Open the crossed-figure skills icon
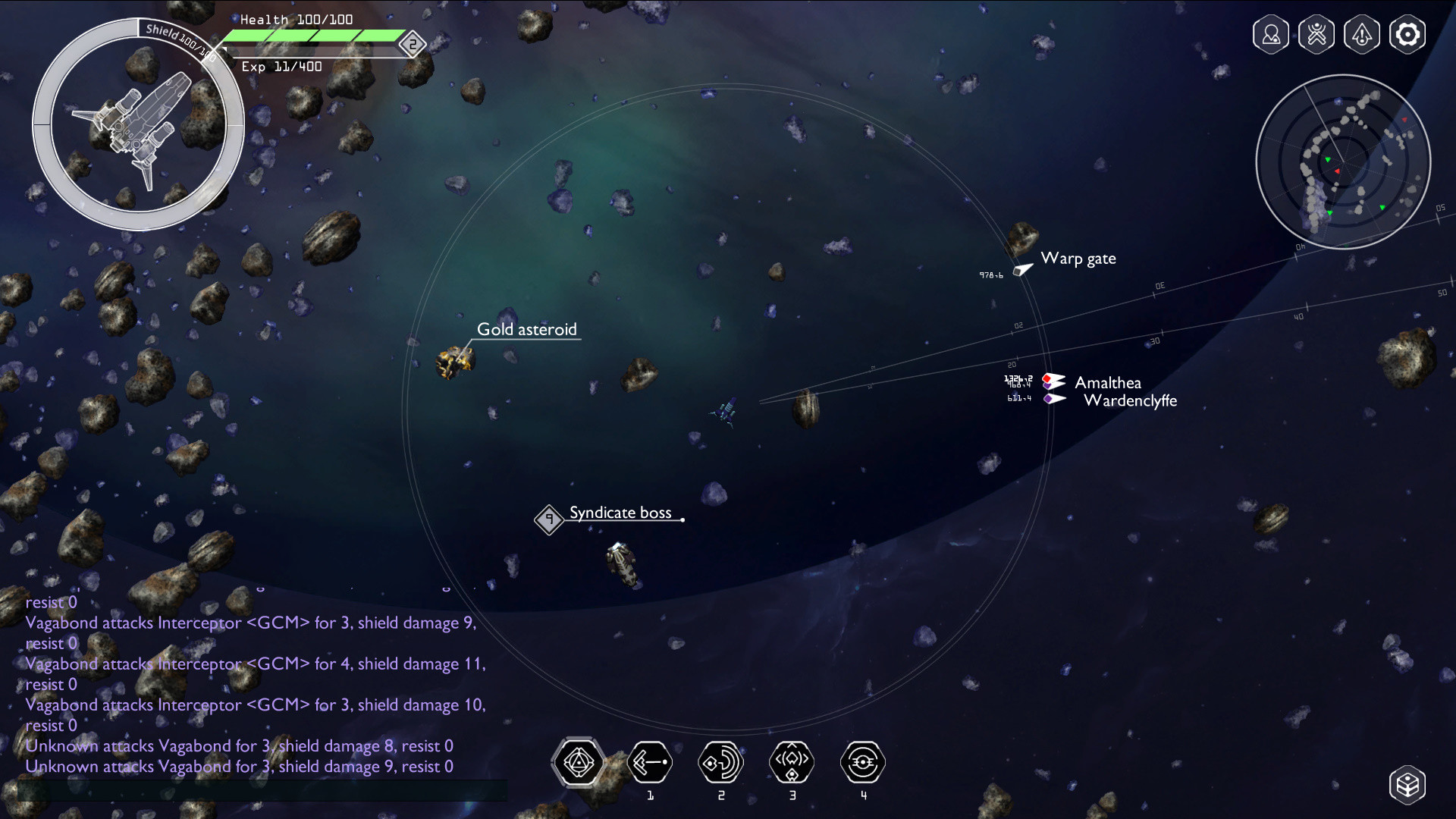Screen dimensions: 1456x819 click(x=1316, y=35)
